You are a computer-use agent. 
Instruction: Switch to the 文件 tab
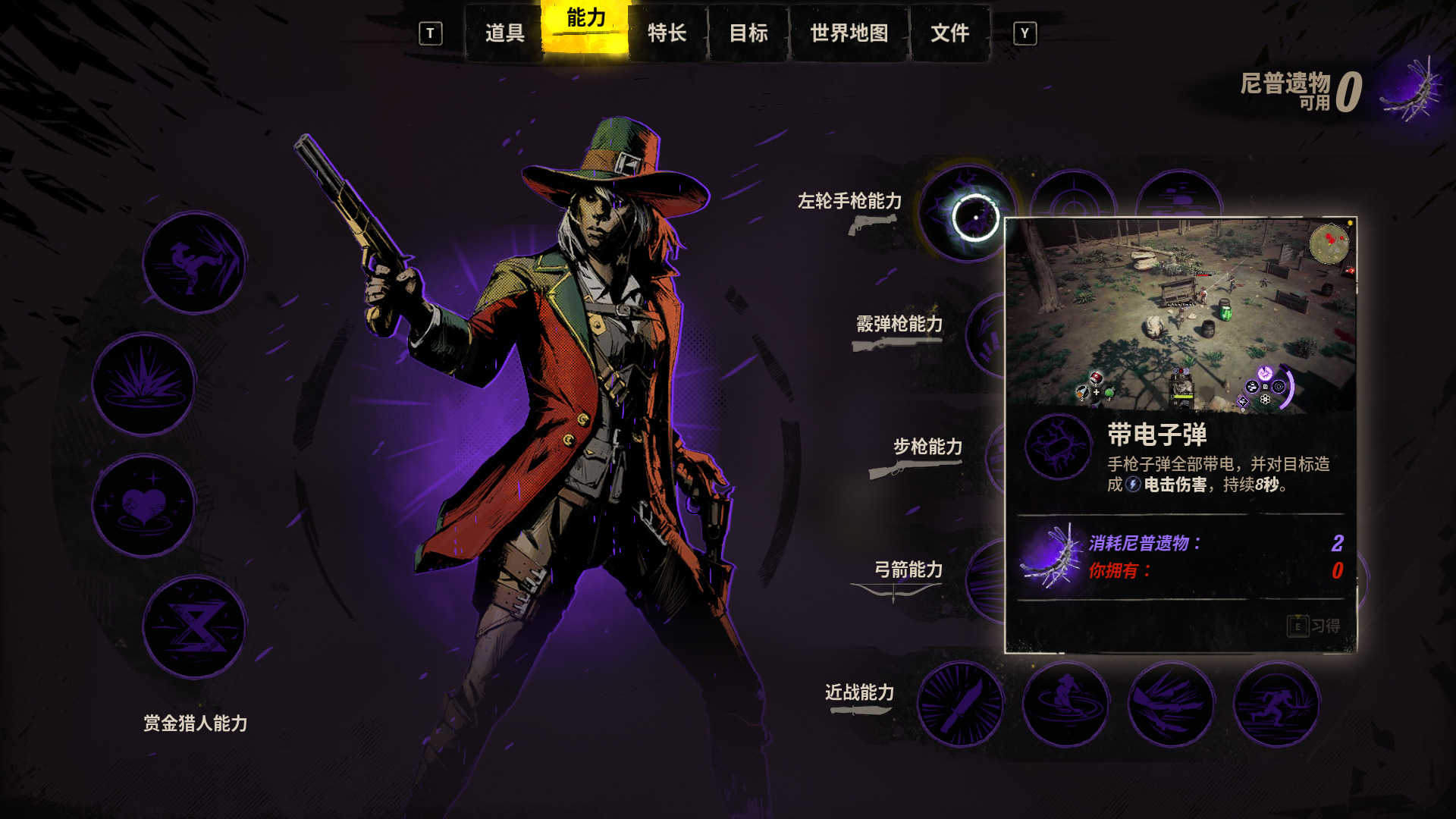click(x=949, y=33)
